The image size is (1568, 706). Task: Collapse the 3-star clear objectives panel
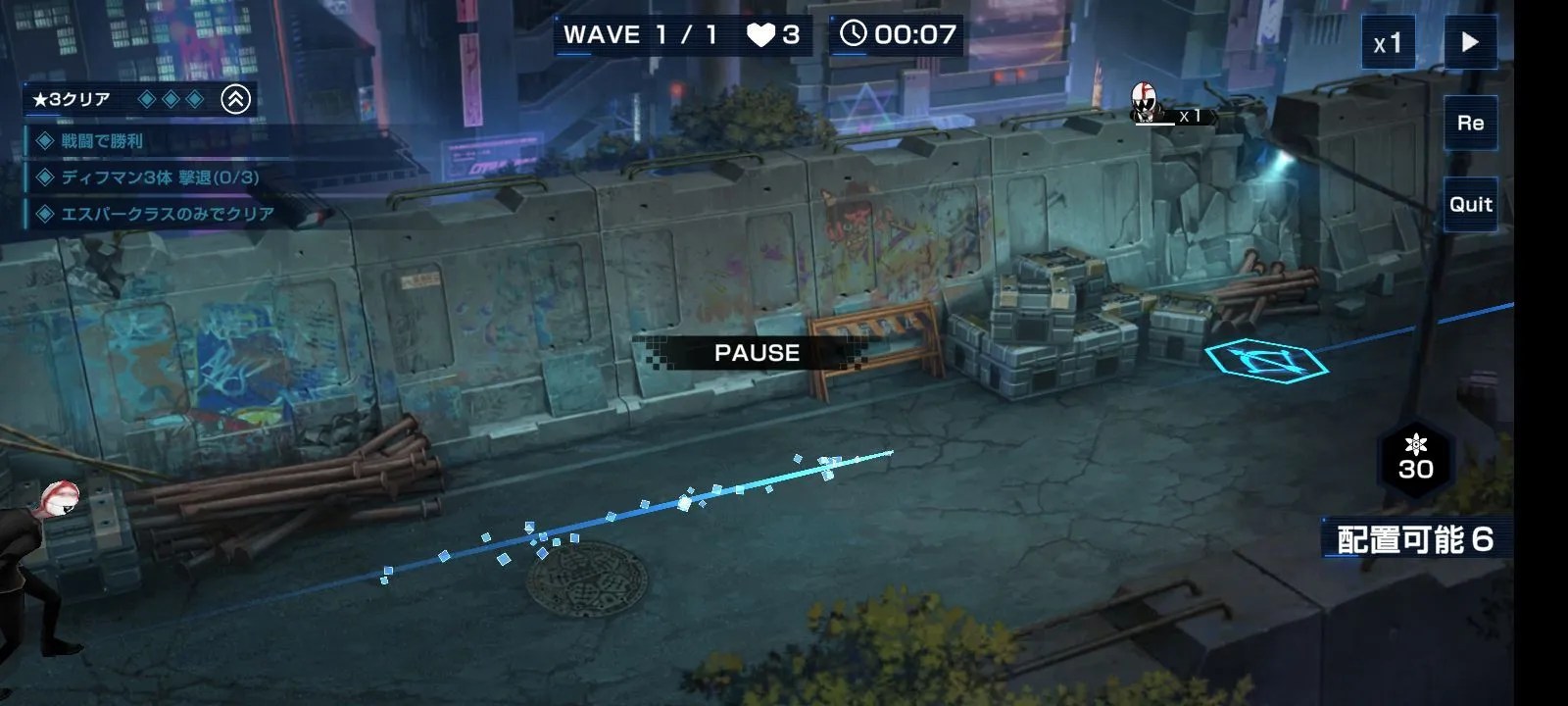[x=235, y=99]
